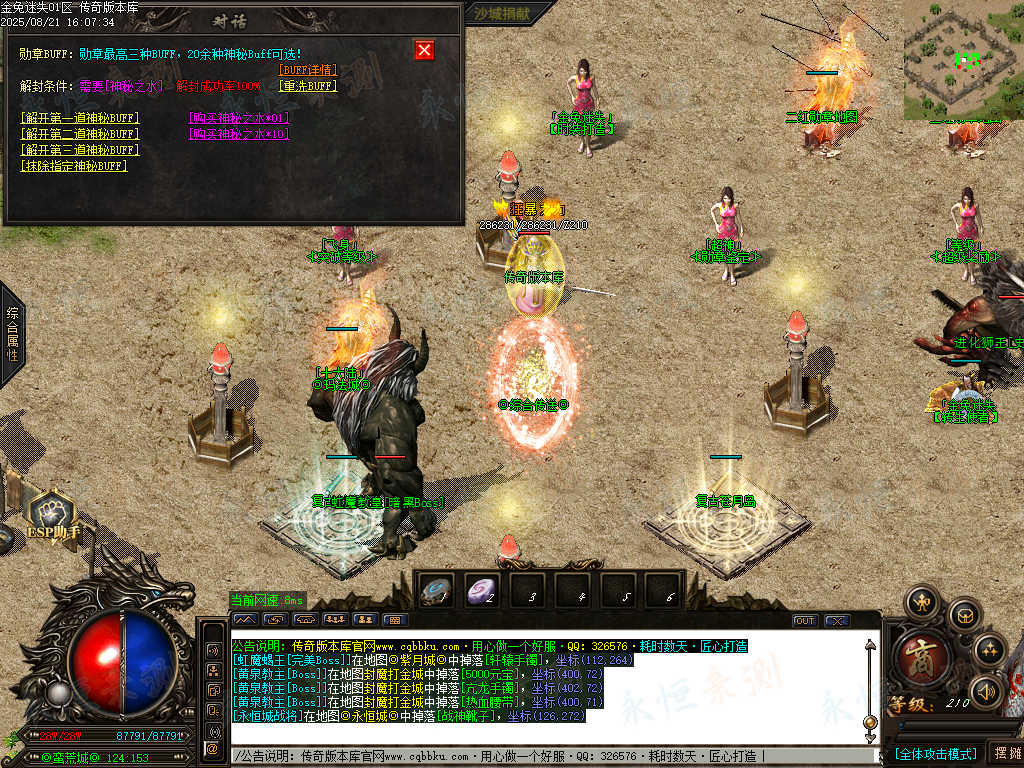Use the purple swirl item in slot 2
This screenshot has height=768, width=1024.
tap(483, 591)
